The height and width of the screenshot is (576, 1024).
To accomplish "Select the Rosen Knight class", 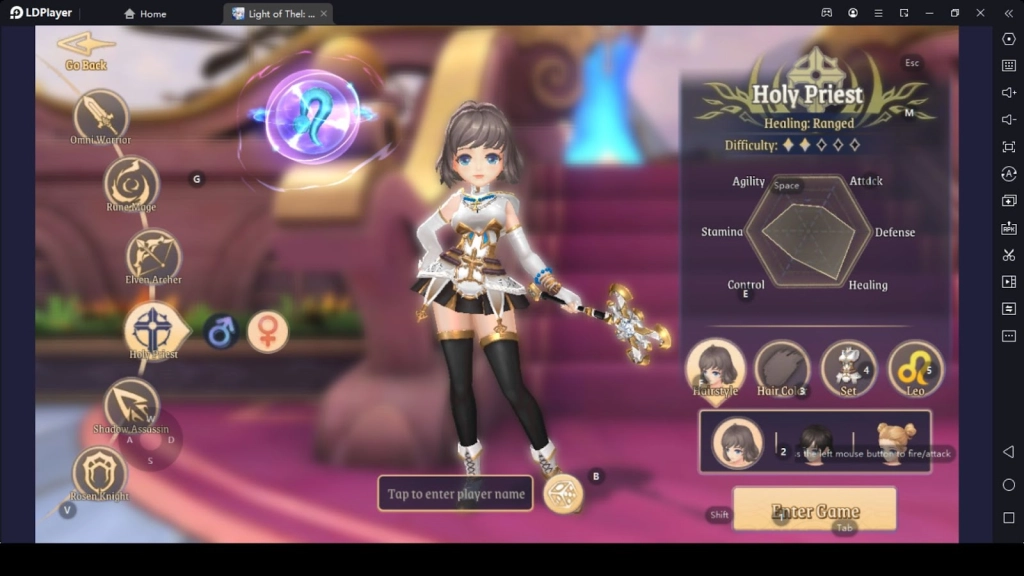I will 100,471.
